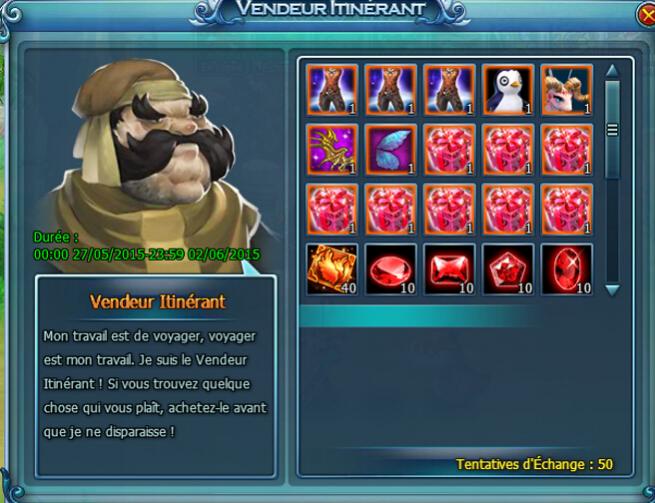Viewport: 655px width, 503px height.
Task: Click the item list scrollbar handle
Action: tap(613, 129)
